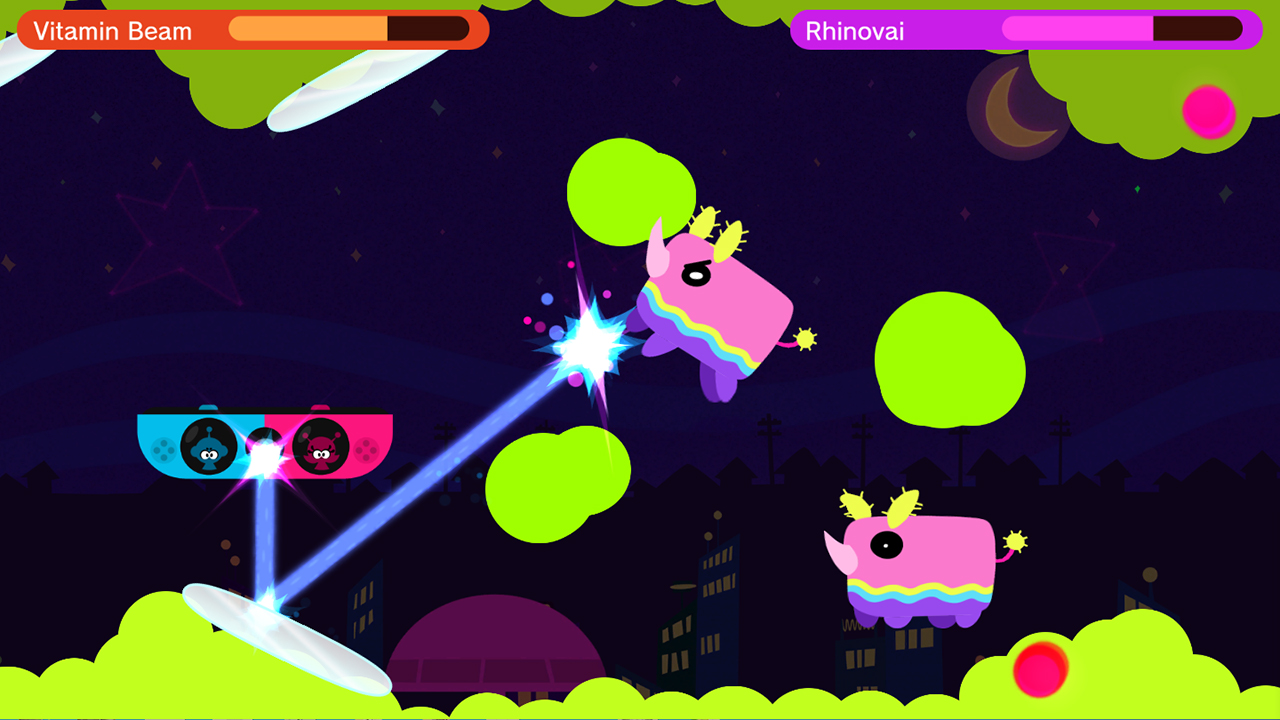Click the pink orb in the top-right bush
The width and height of the screenshot is (1280, 720).
click(x=1208, y=112)
